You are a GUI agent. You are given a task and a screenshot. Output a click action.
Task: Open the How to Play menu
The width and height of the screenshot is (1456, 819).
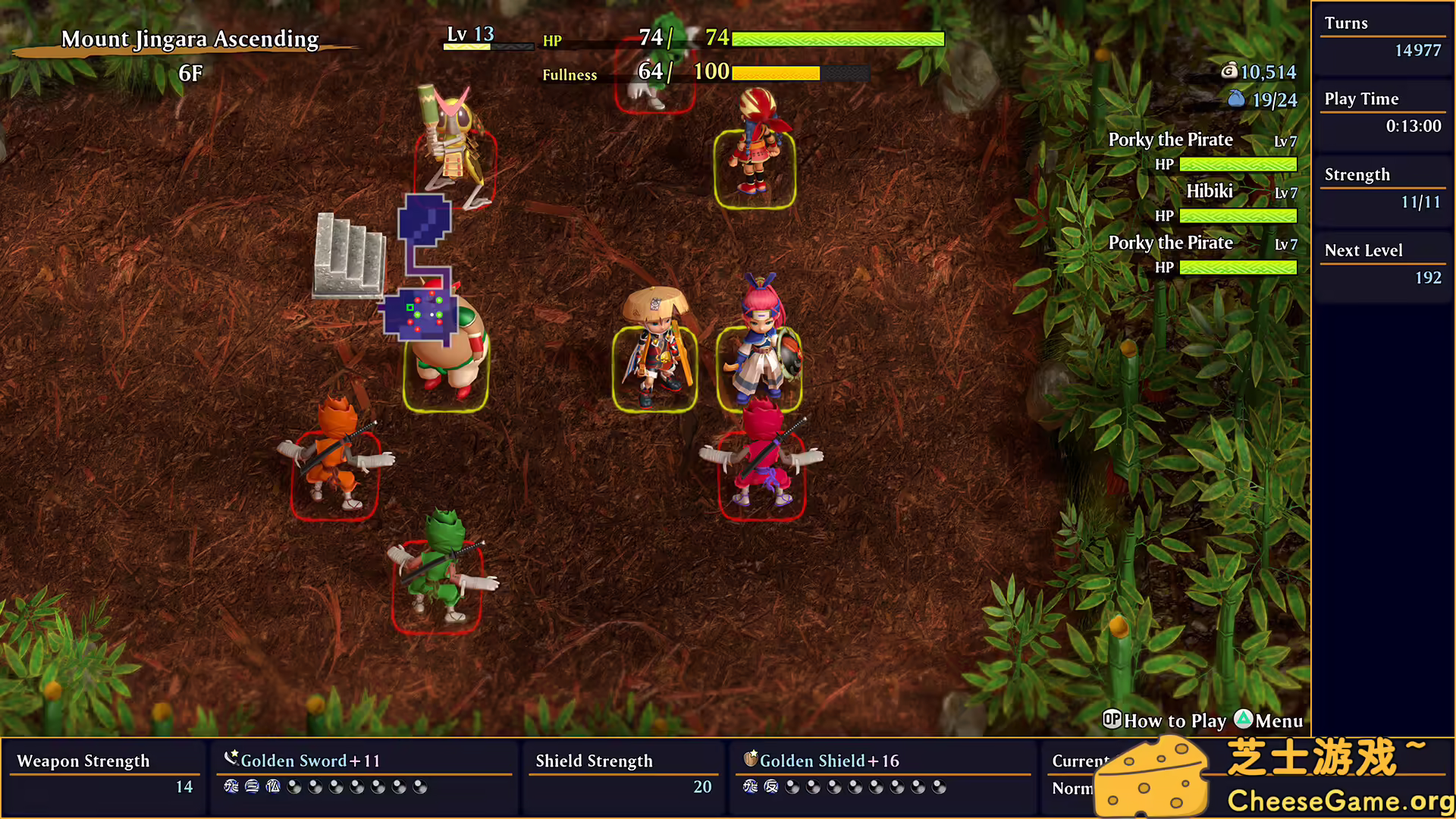[1174, 720]
